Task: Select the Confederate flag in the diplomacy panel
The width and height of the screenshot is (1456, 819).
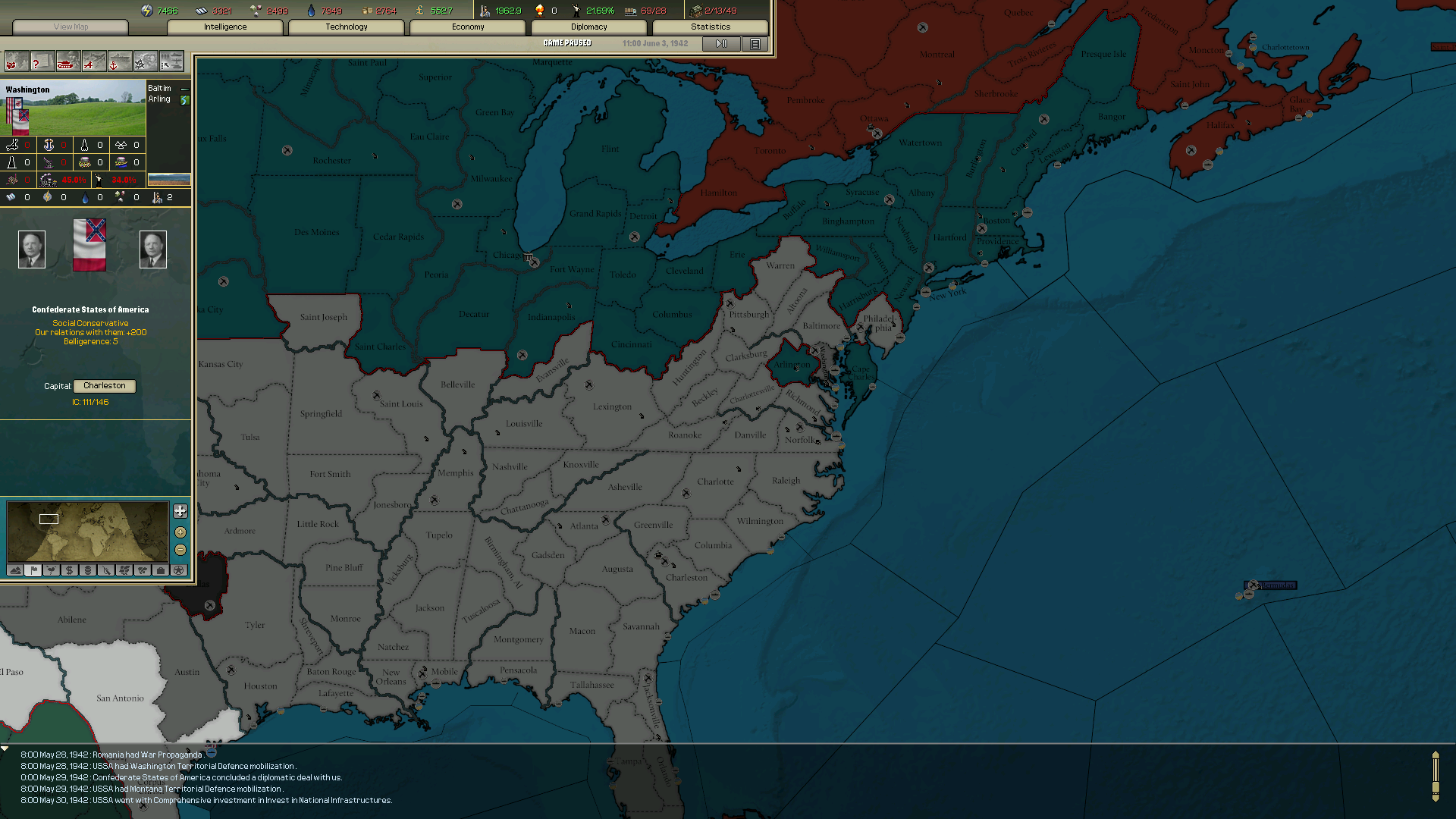Action: click(89, 245)
